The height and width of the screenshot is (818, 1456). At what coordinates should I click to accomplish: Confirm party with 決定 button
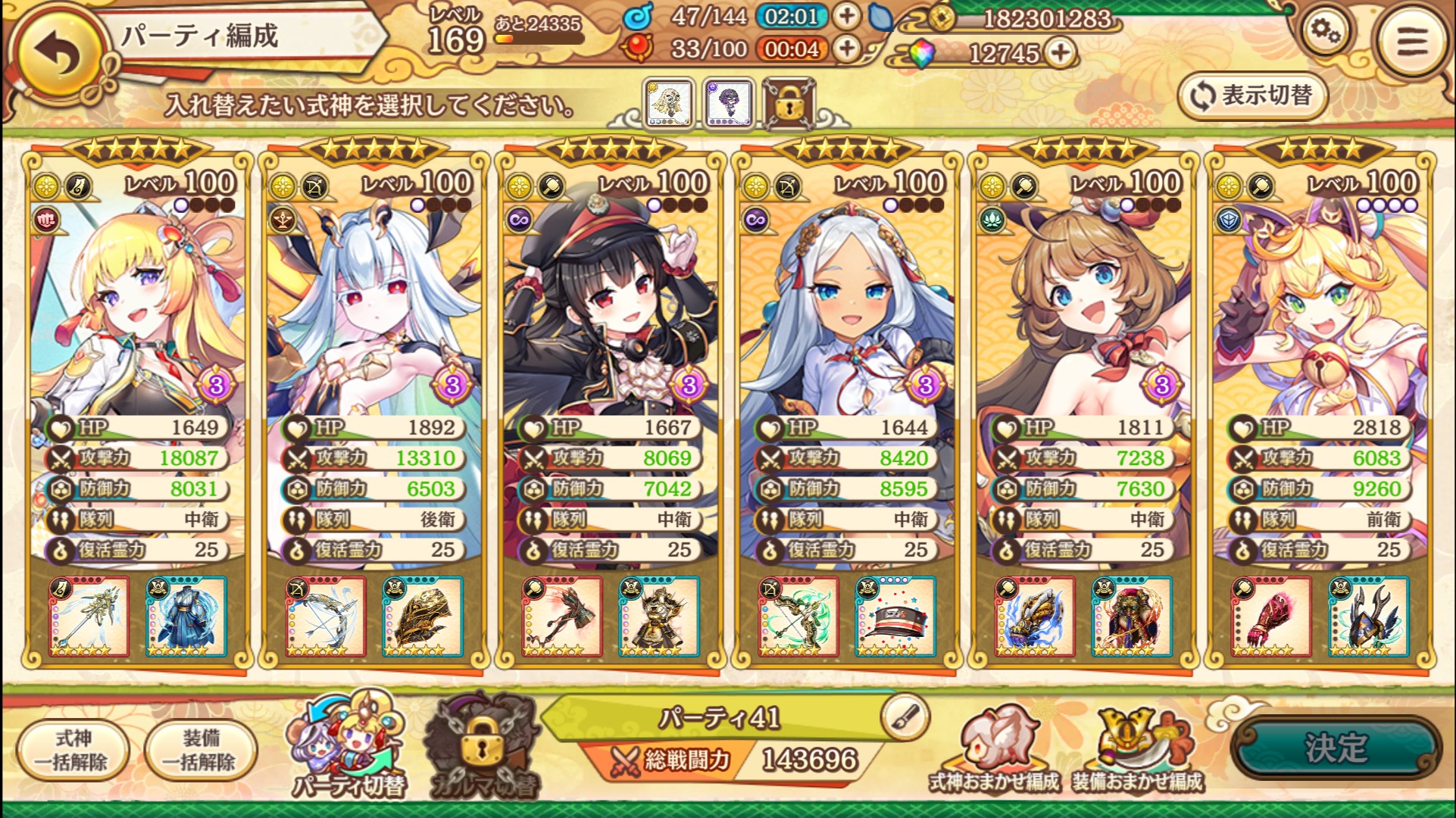1336,747
